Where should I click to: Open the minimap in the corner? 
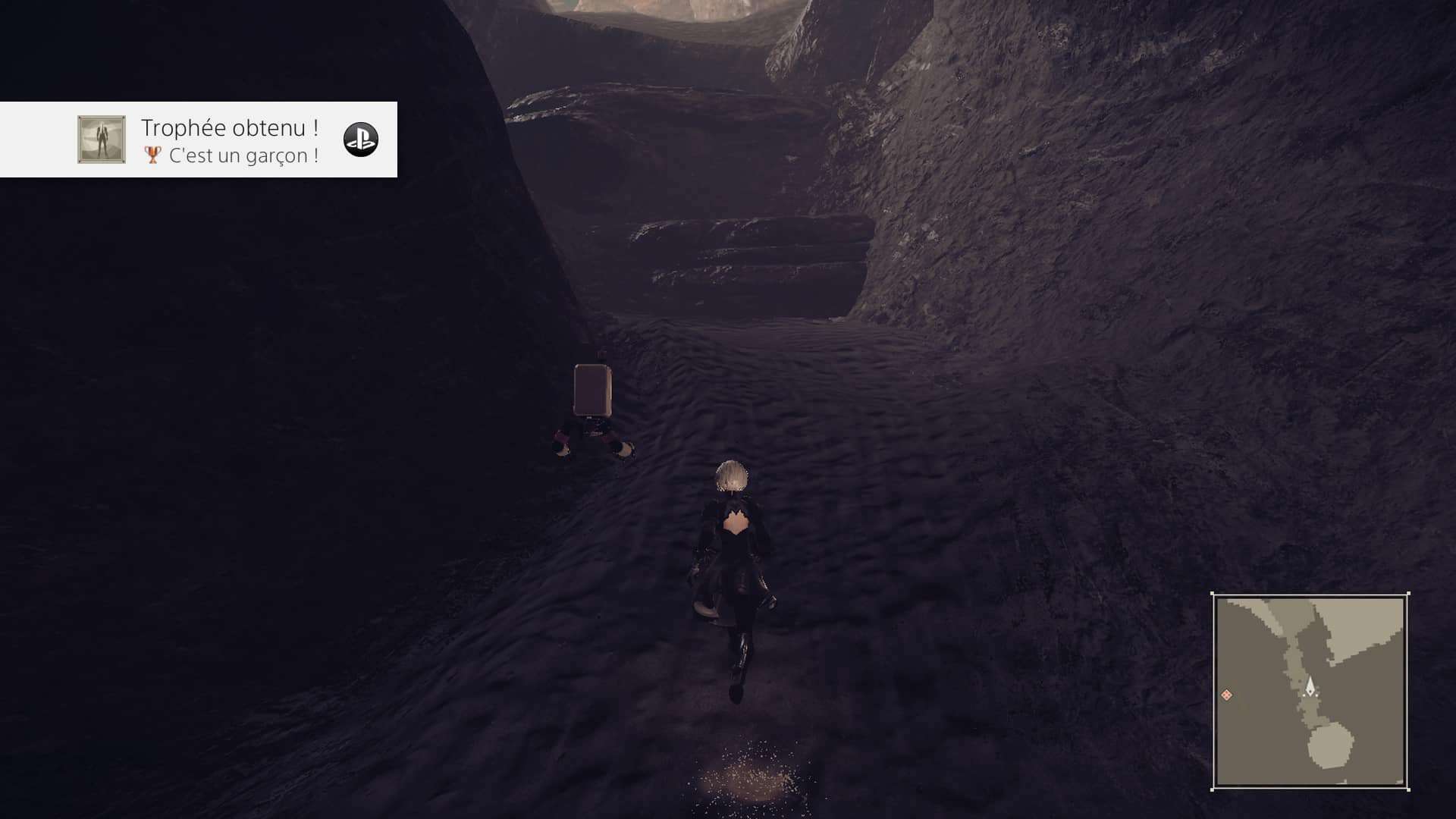pos(1310,691)
